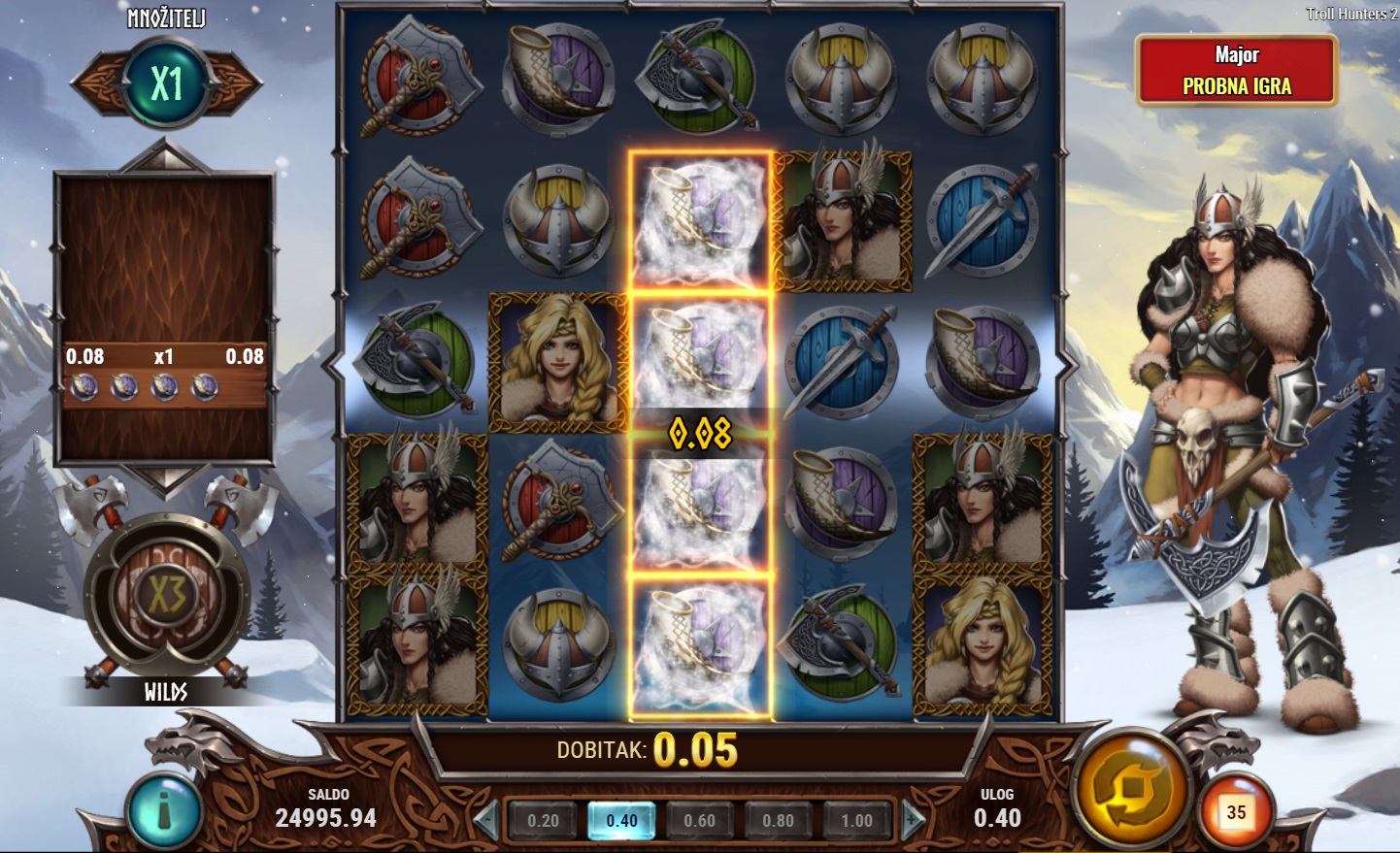Select the 0.20 bet amount
This screenshot has height=853, width=1400.
tap(543, 821)
